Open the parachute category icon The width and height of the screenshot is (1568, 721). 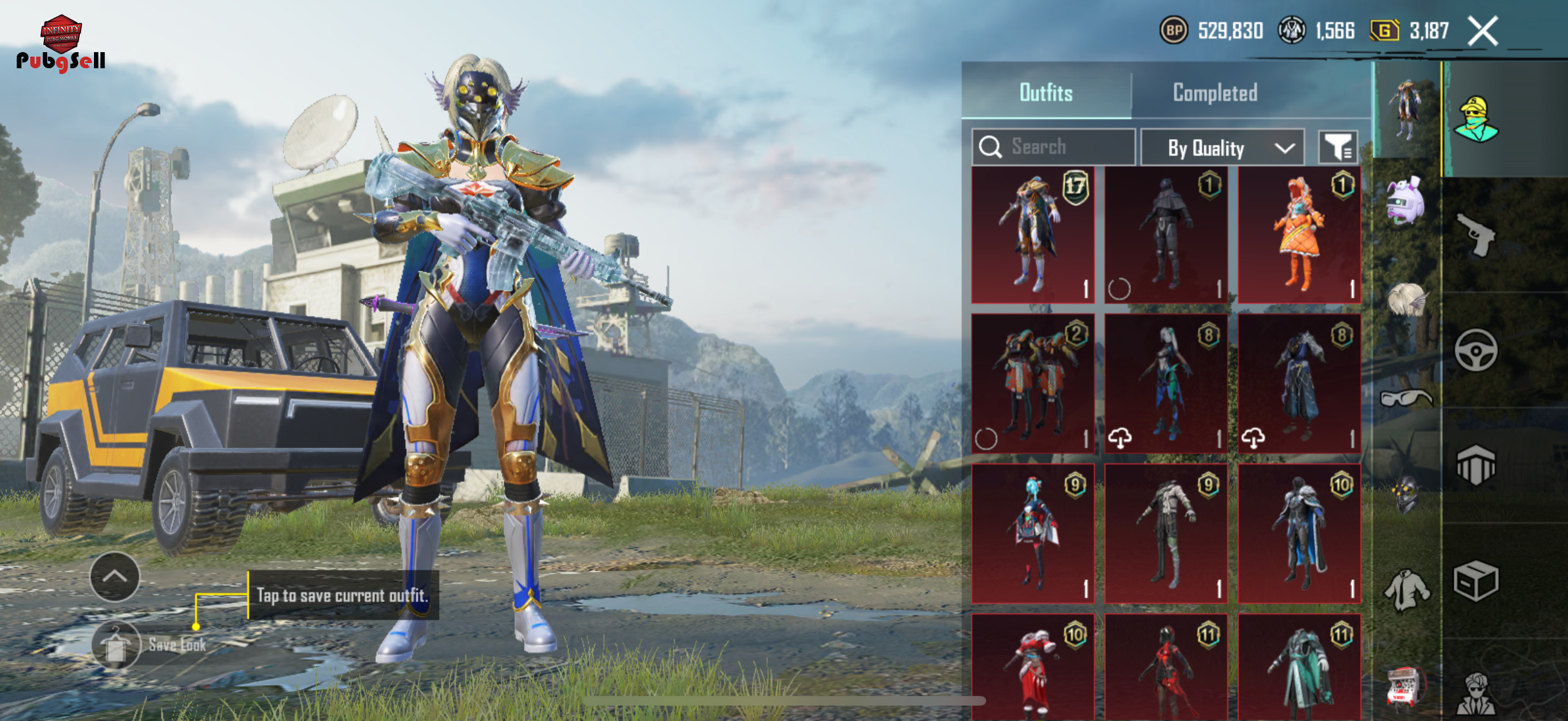[1475, 465]
